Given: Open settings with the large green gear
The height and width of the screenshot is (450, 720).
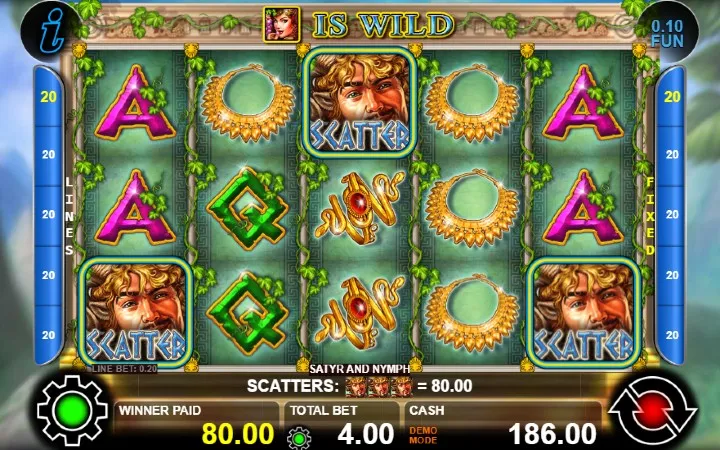Looking at the screenshot, I should (72, 408).
